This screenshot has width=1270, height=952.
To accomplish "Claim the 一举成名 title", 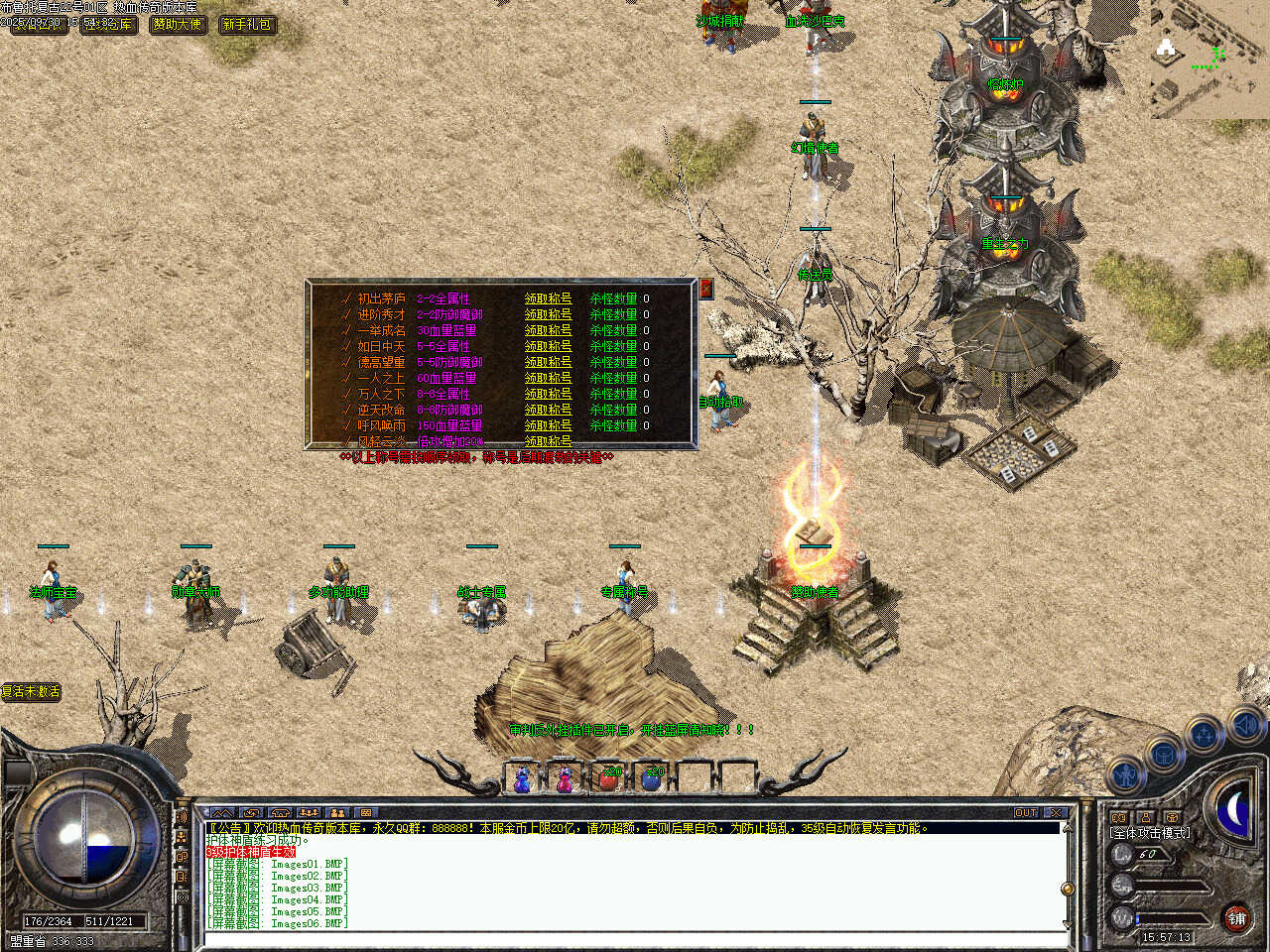I will click(x=548, y=330).
